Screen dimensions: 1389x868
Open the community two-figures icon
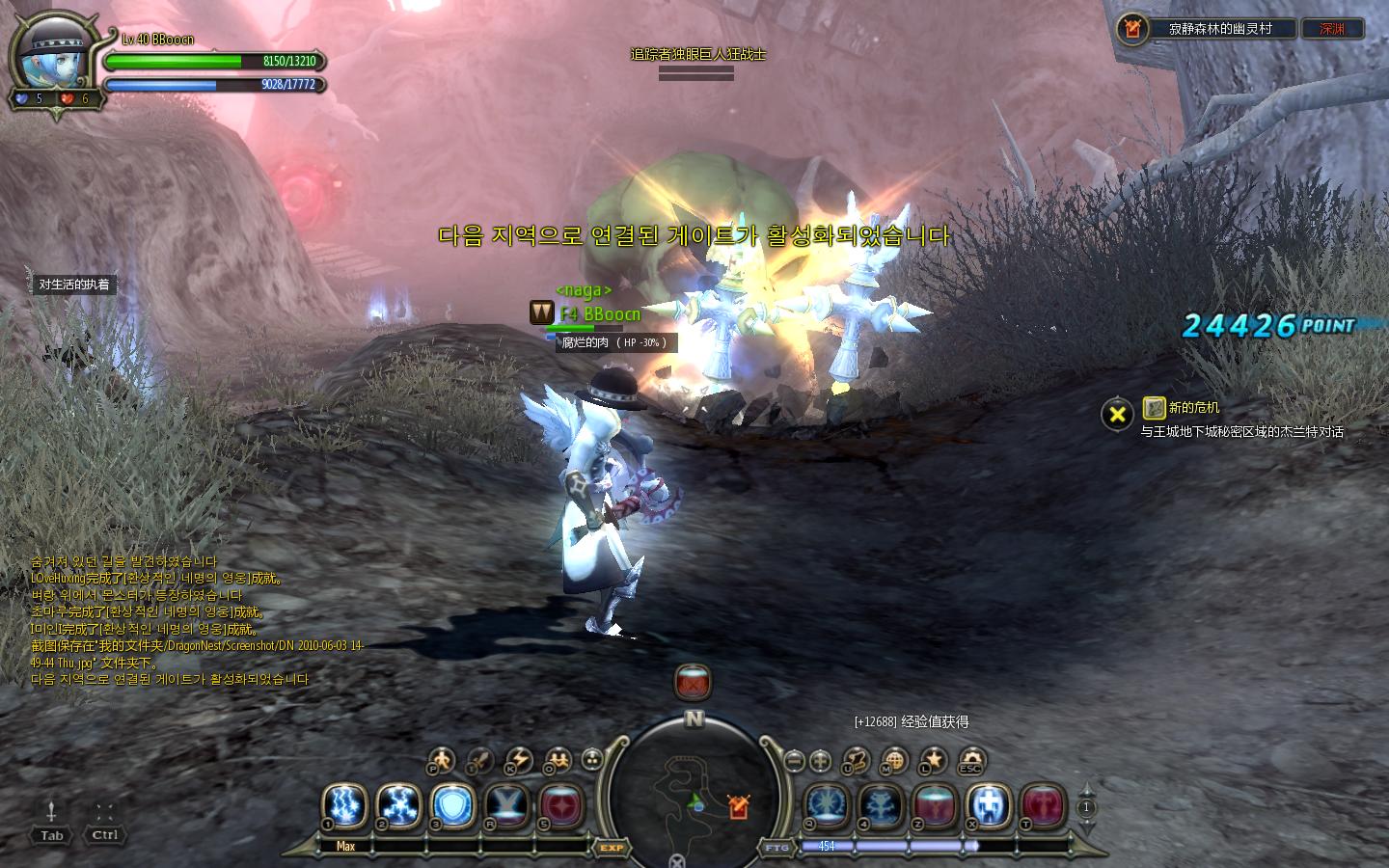(558, 761)
